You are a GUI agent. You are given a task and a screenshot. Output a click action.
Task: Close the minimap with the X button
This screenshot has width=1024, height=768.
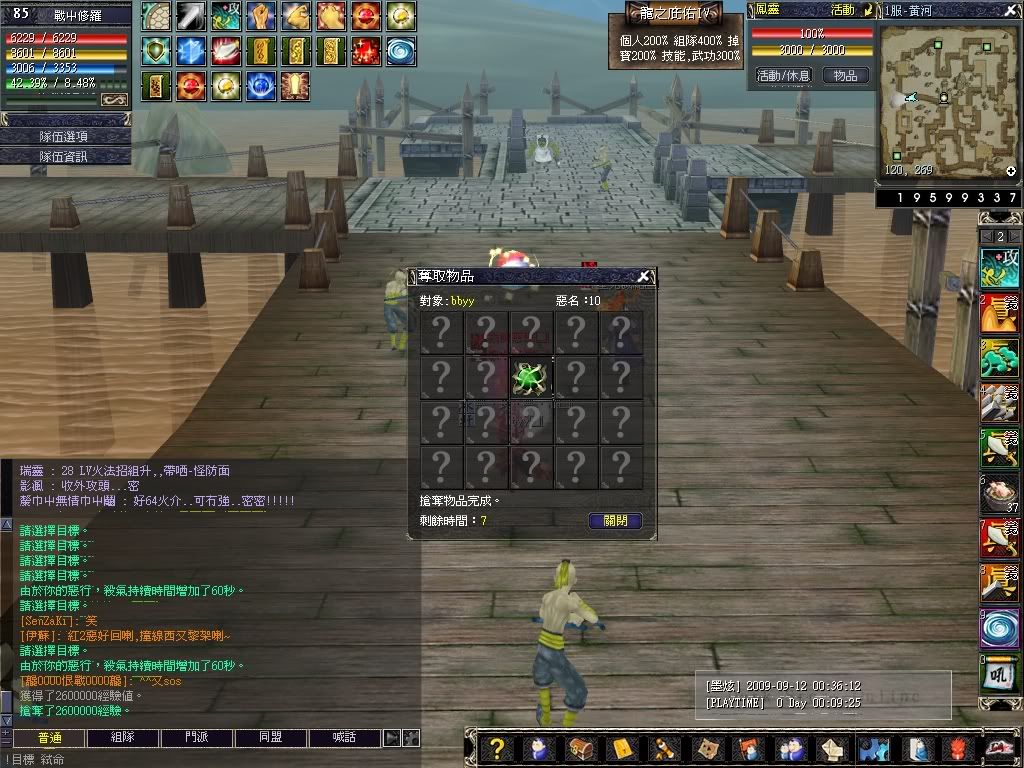[1011, 10]
